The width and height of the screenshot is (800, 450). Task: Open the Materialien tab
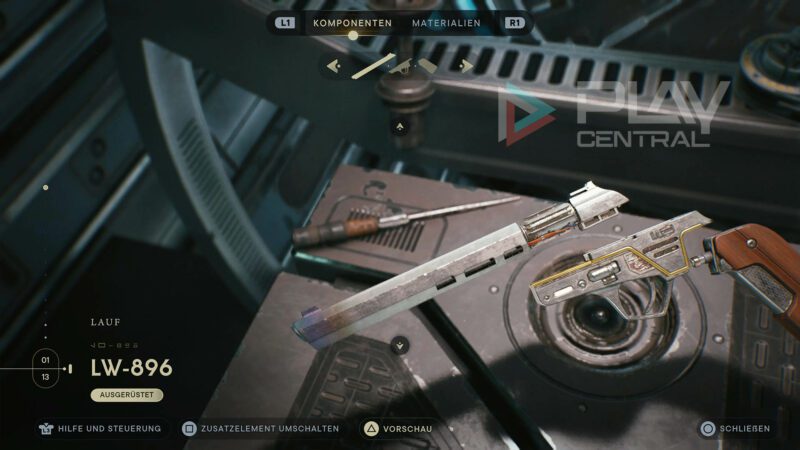tap(446, 23)
